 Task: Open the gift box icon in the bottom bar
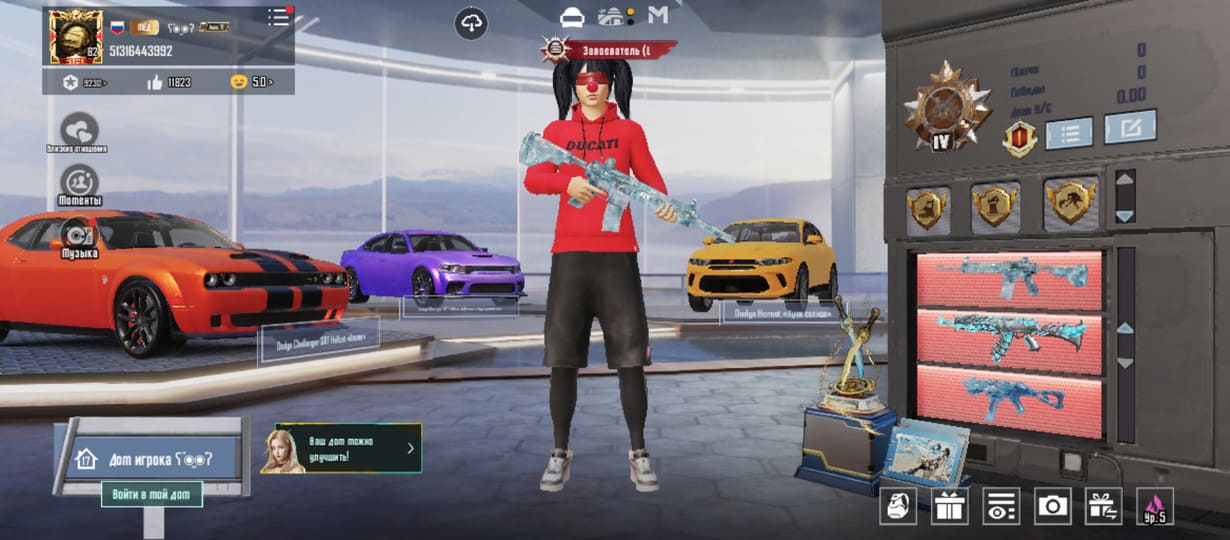click(x=949, y=506)
